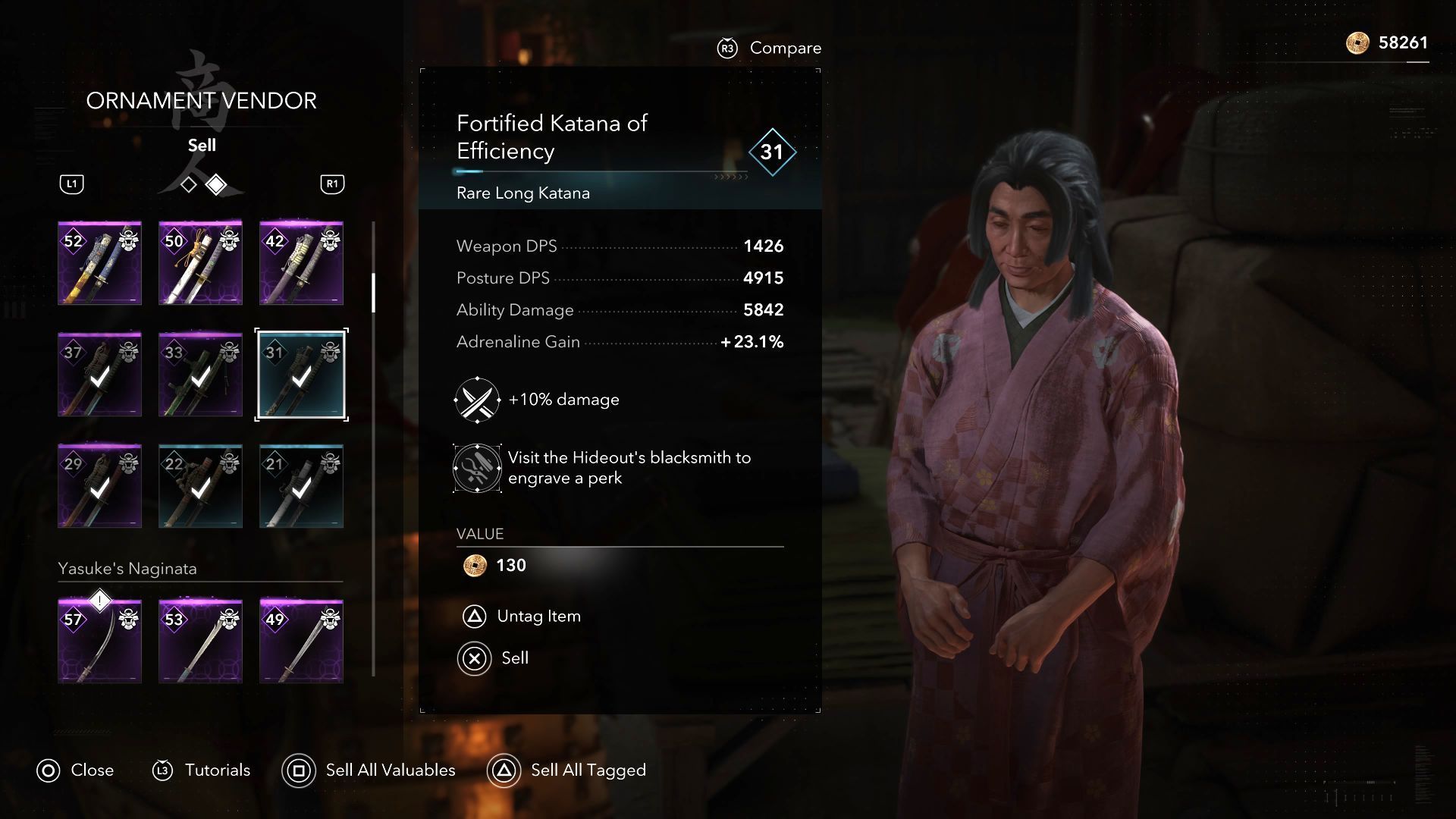Select the level 49 naginata slot
Screen dimensions: 1456x819
(x=301, y=642)
